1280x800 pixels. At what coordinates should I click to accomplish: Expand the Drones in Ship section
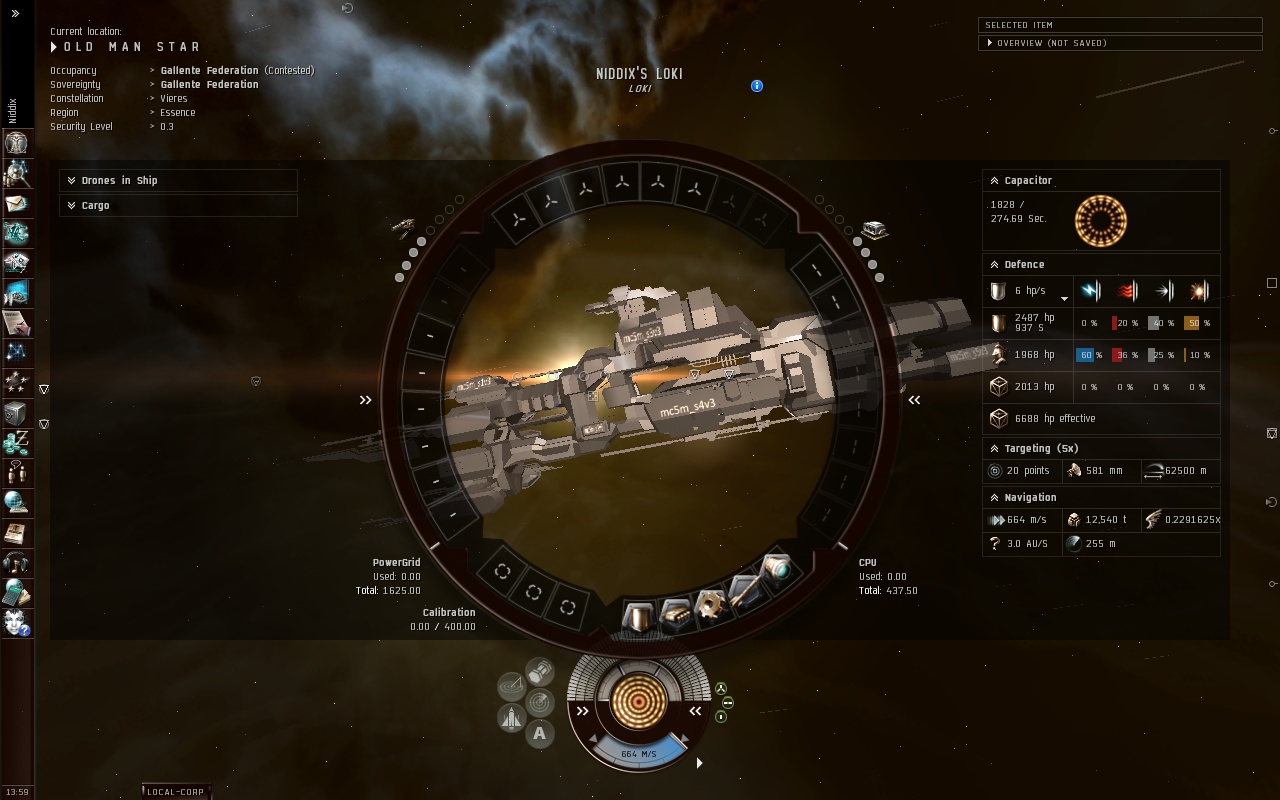point(72,181)
